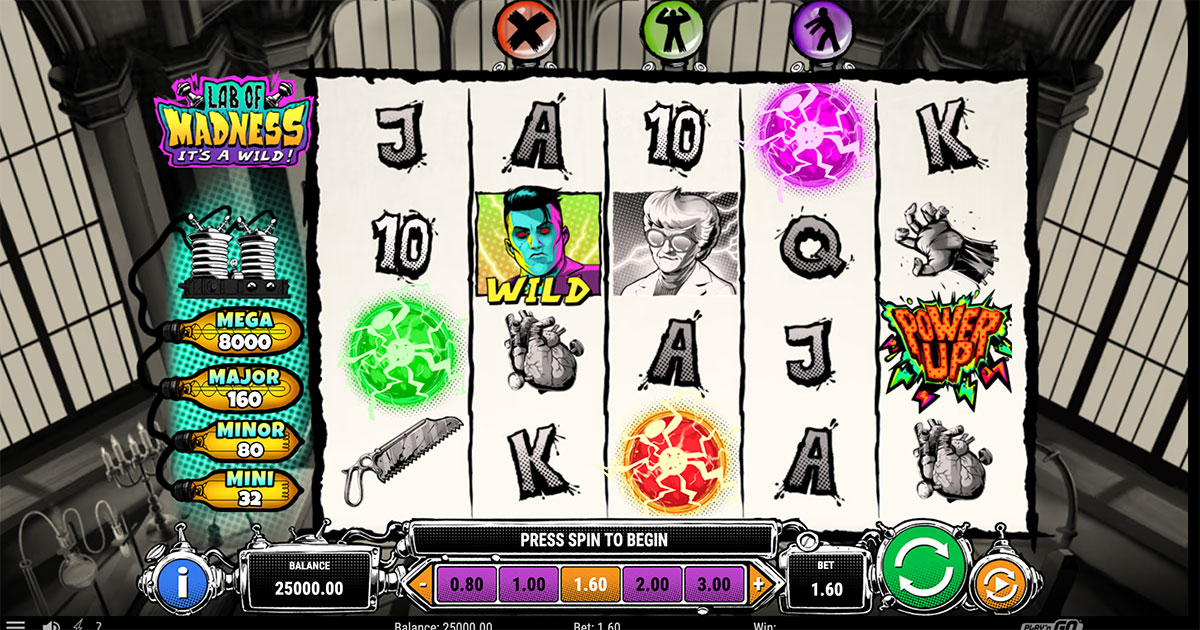Set the bet to 2.00
This screenshot has height=630, width=1200.
pos(652,585)
